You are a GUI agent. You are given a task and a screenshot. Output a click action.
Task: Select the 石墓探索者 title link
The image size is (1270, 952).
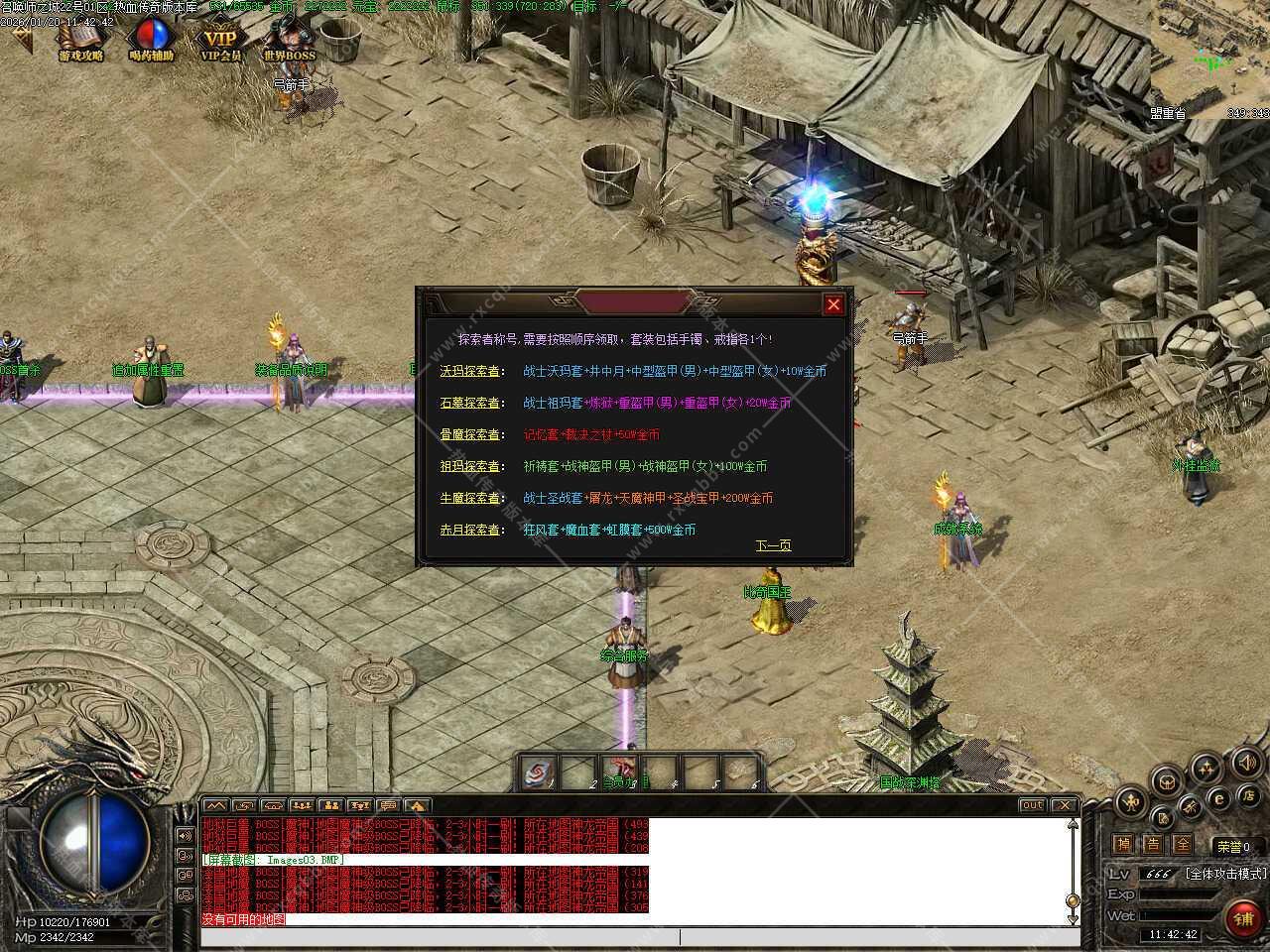(x=470, y=403)
